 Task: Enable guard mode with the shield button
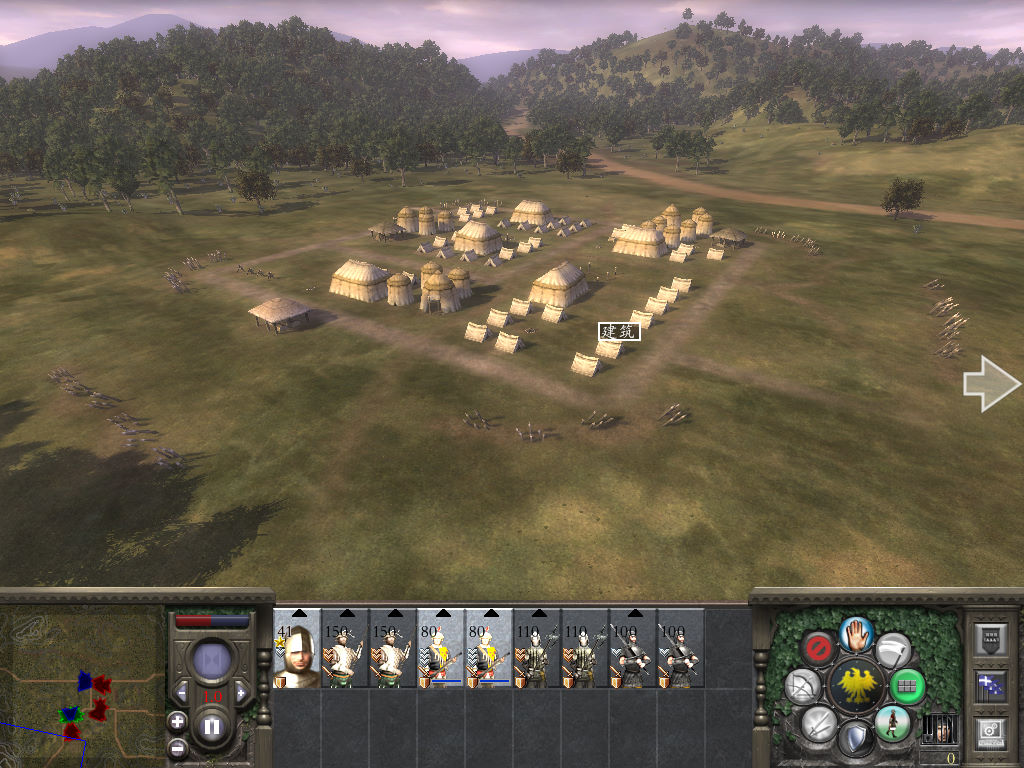pos(856,738)
